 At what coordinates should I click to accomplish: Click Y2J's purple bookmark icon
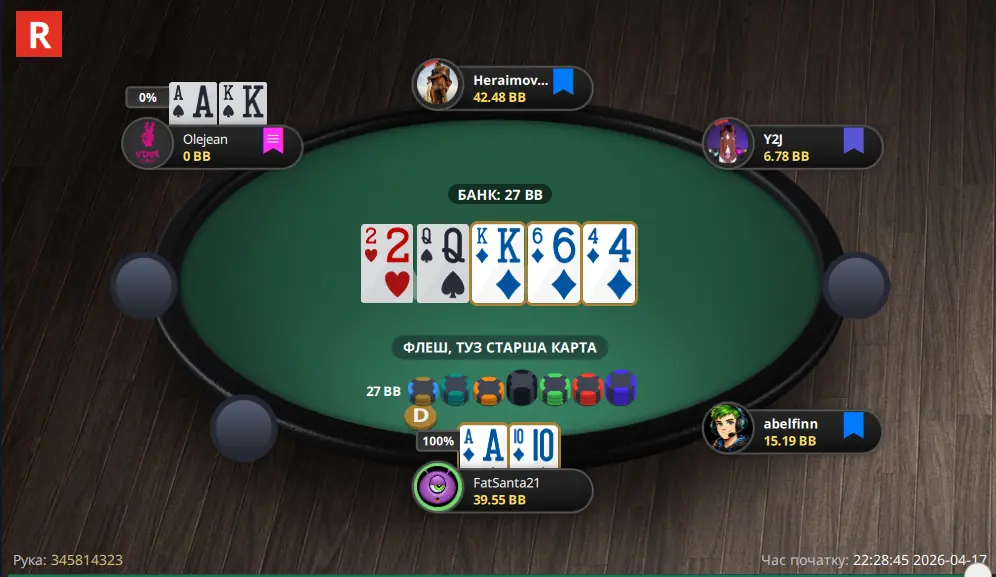point(853,141)
